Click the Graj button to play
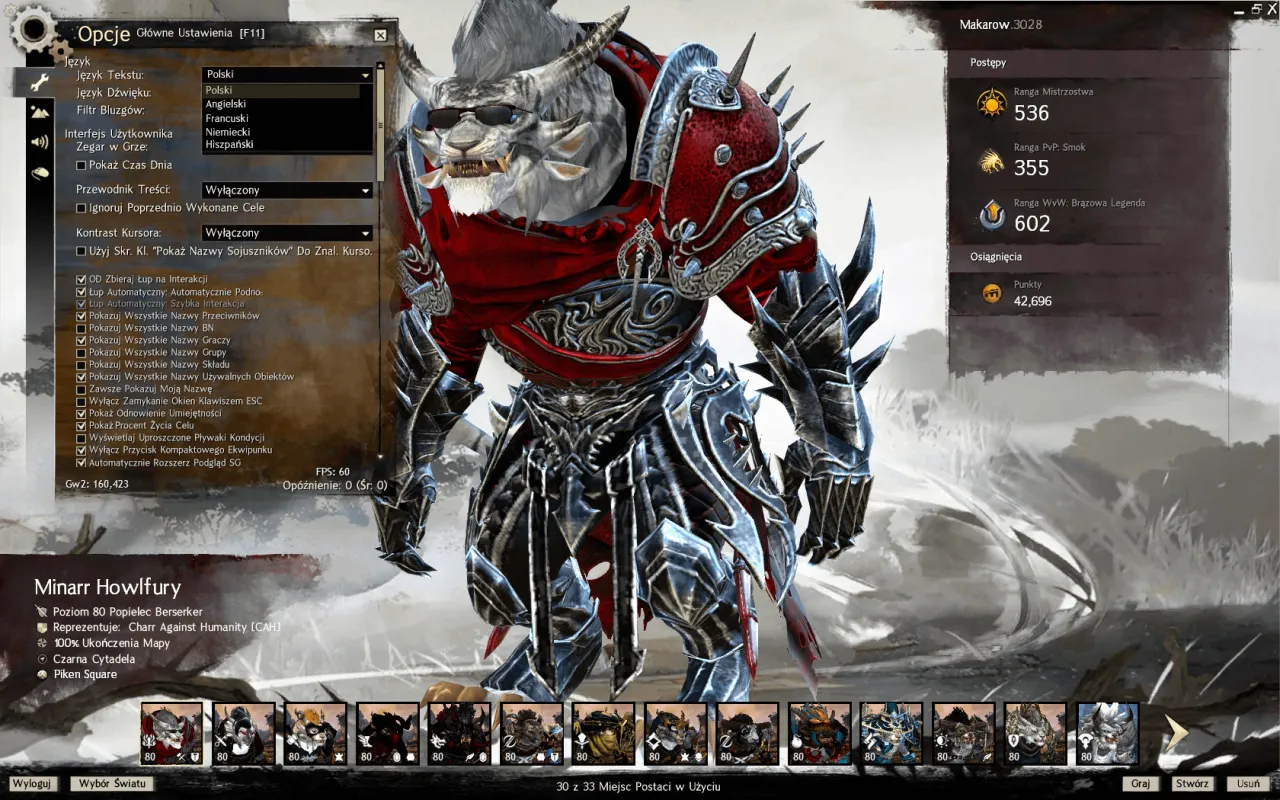 click(x=1139, y=784)
